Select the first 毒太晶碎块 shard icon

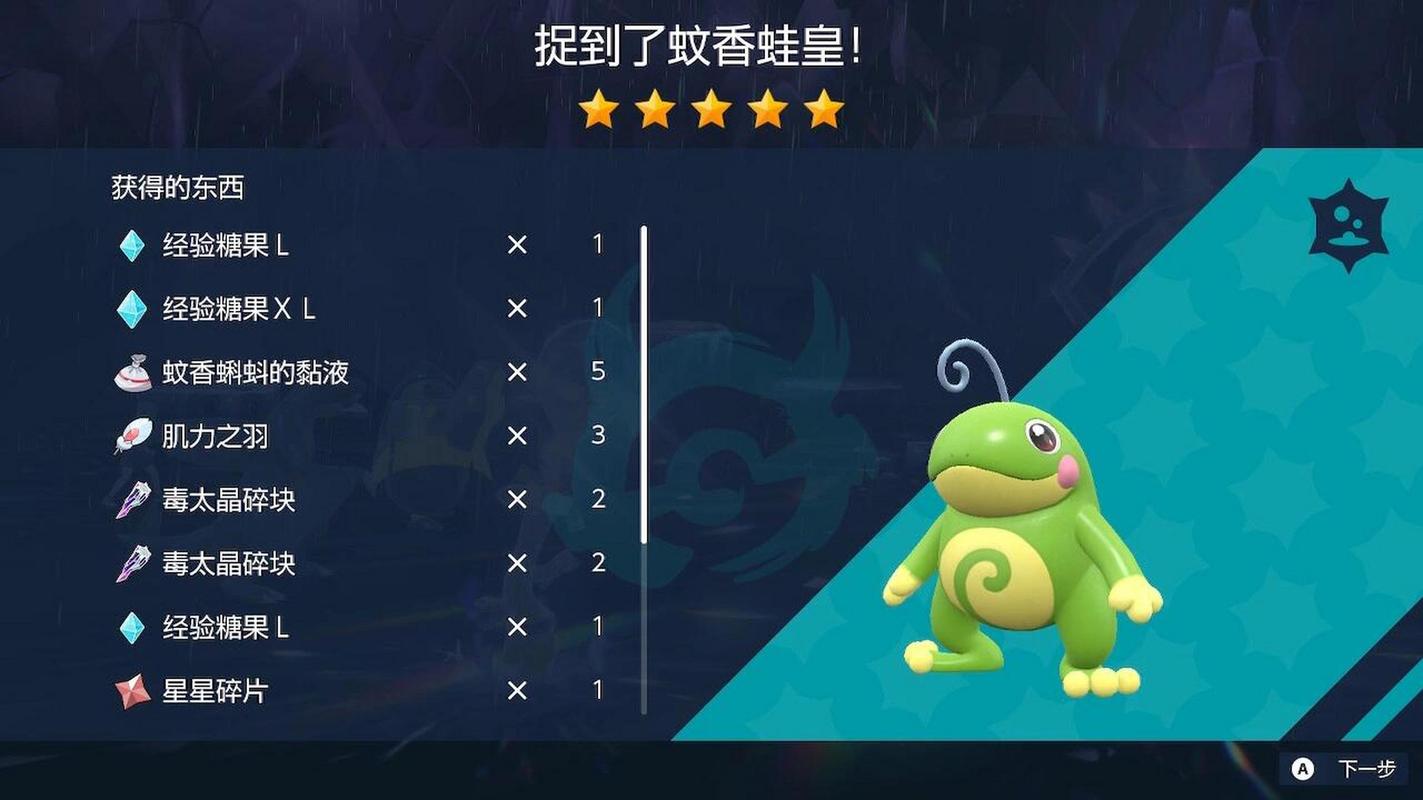[133, 500]
